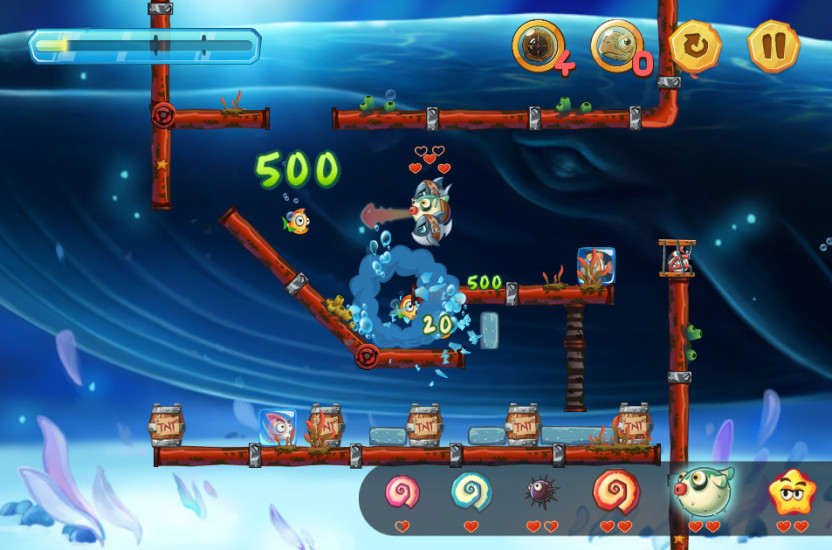This screenshot has height=550, width=832.
Task: Pause the game
Action: click(773, 46)
